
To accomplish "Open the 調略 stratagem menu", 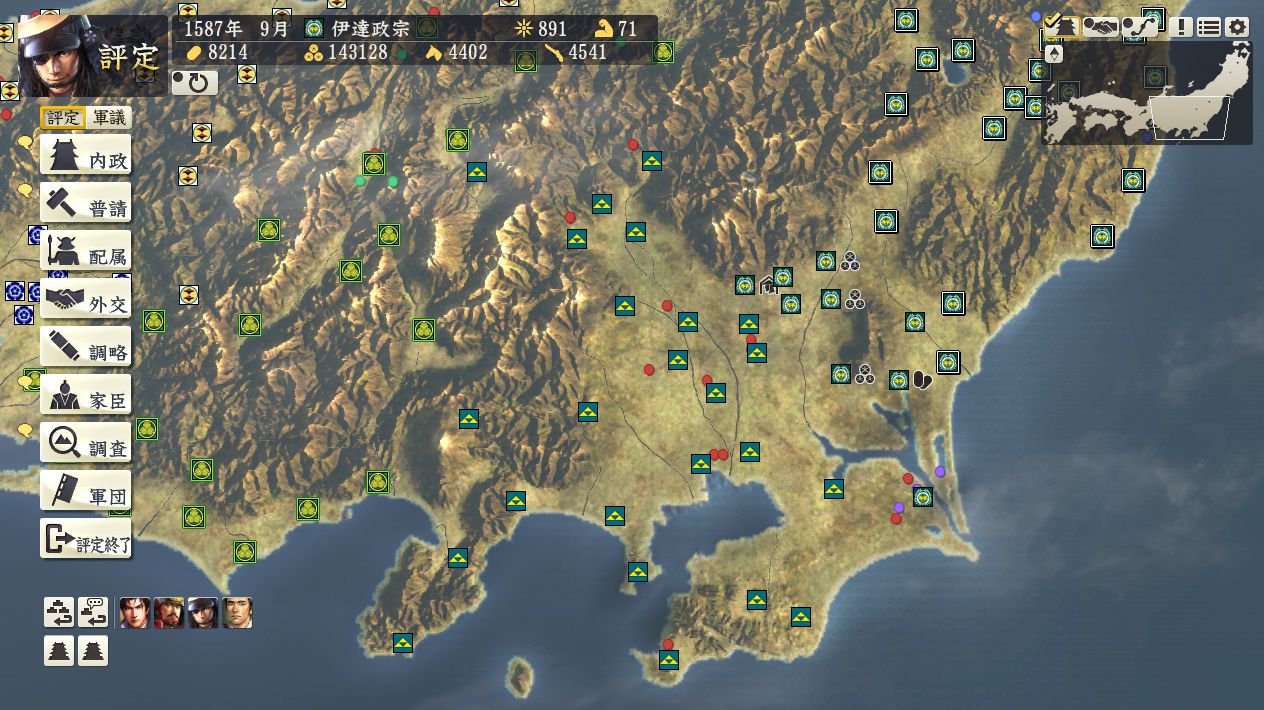I will pyautogui.click(x=86, y=350).
